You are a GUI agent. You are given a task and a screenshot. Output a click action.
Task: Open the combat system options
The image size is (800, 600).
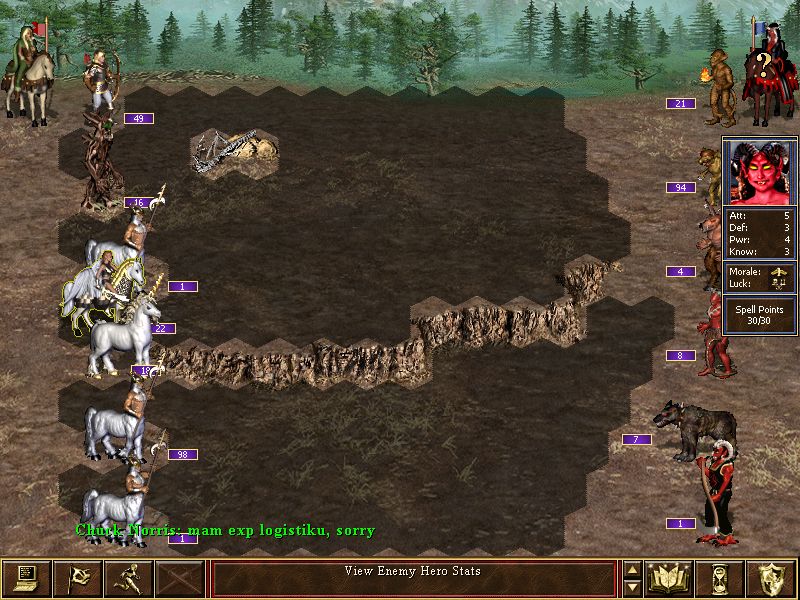click(x=27, y=578)
